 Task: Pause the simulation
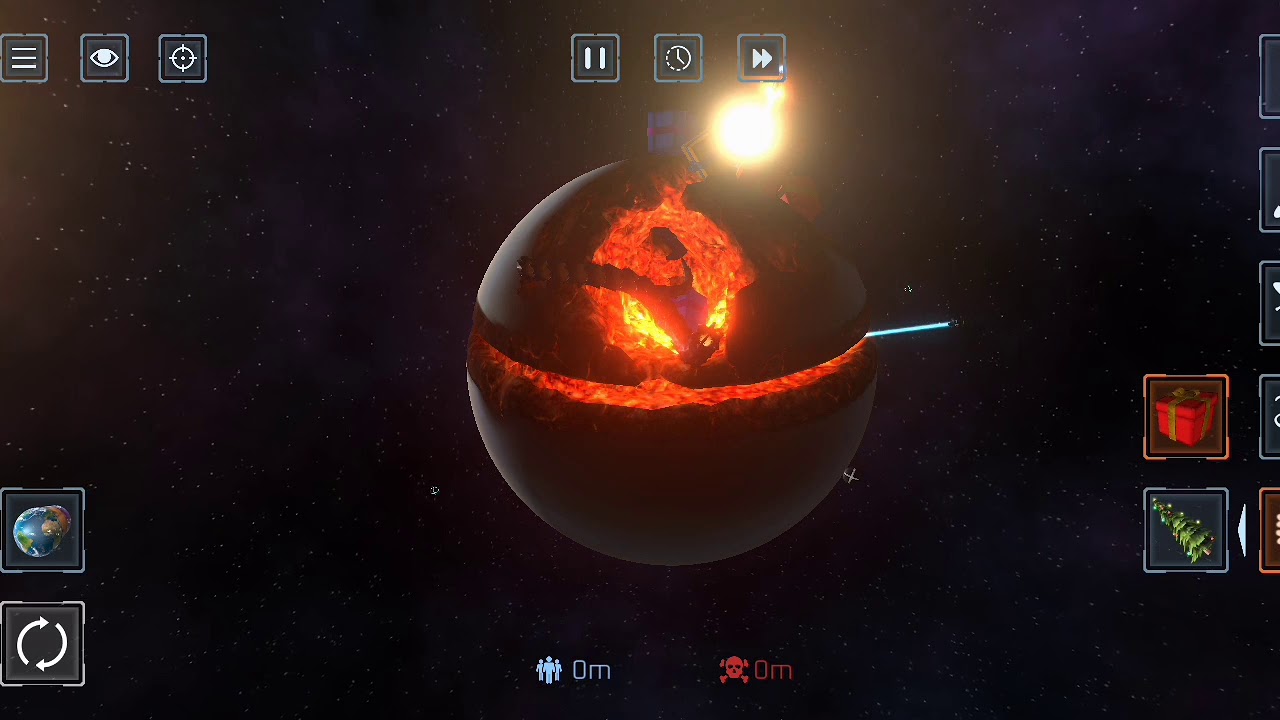(x=595, y=59)
